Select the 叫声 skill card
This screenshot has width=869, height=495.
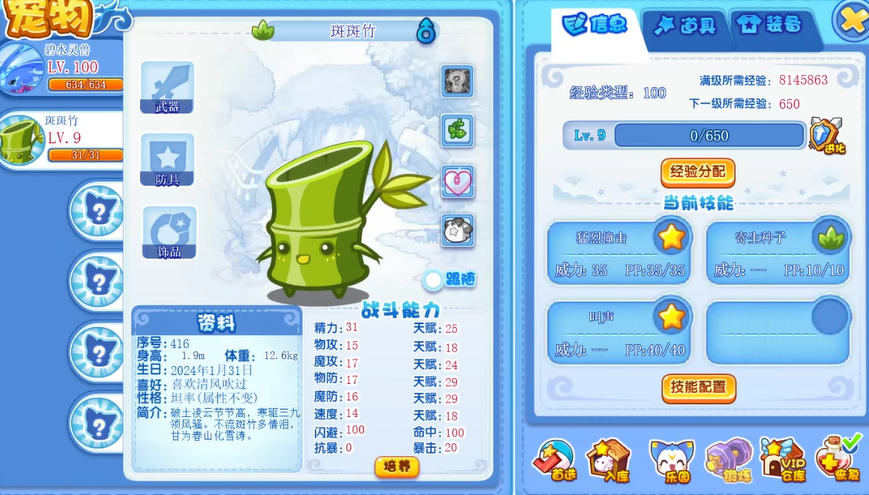[x=616, y=332]
